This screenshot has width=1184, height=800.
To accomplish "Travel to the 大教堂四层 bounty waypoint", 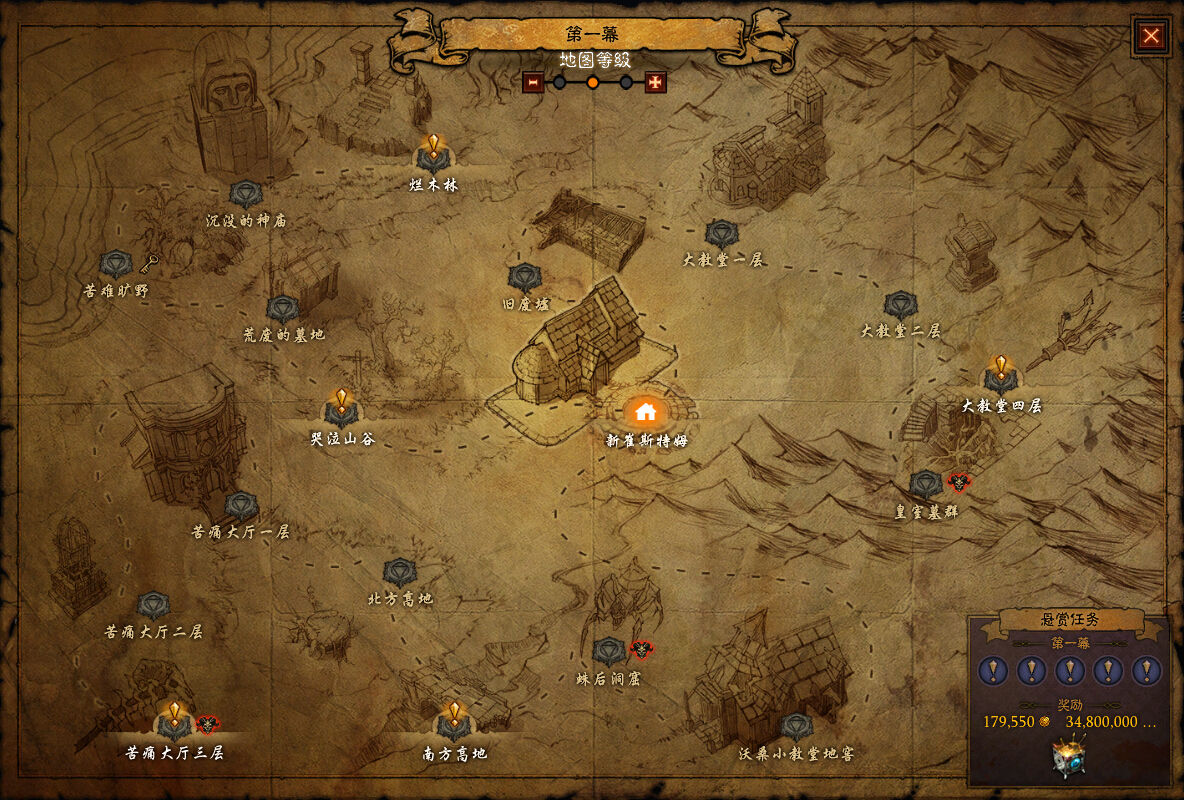I will pyautogui.click(x=1001, y=377).
